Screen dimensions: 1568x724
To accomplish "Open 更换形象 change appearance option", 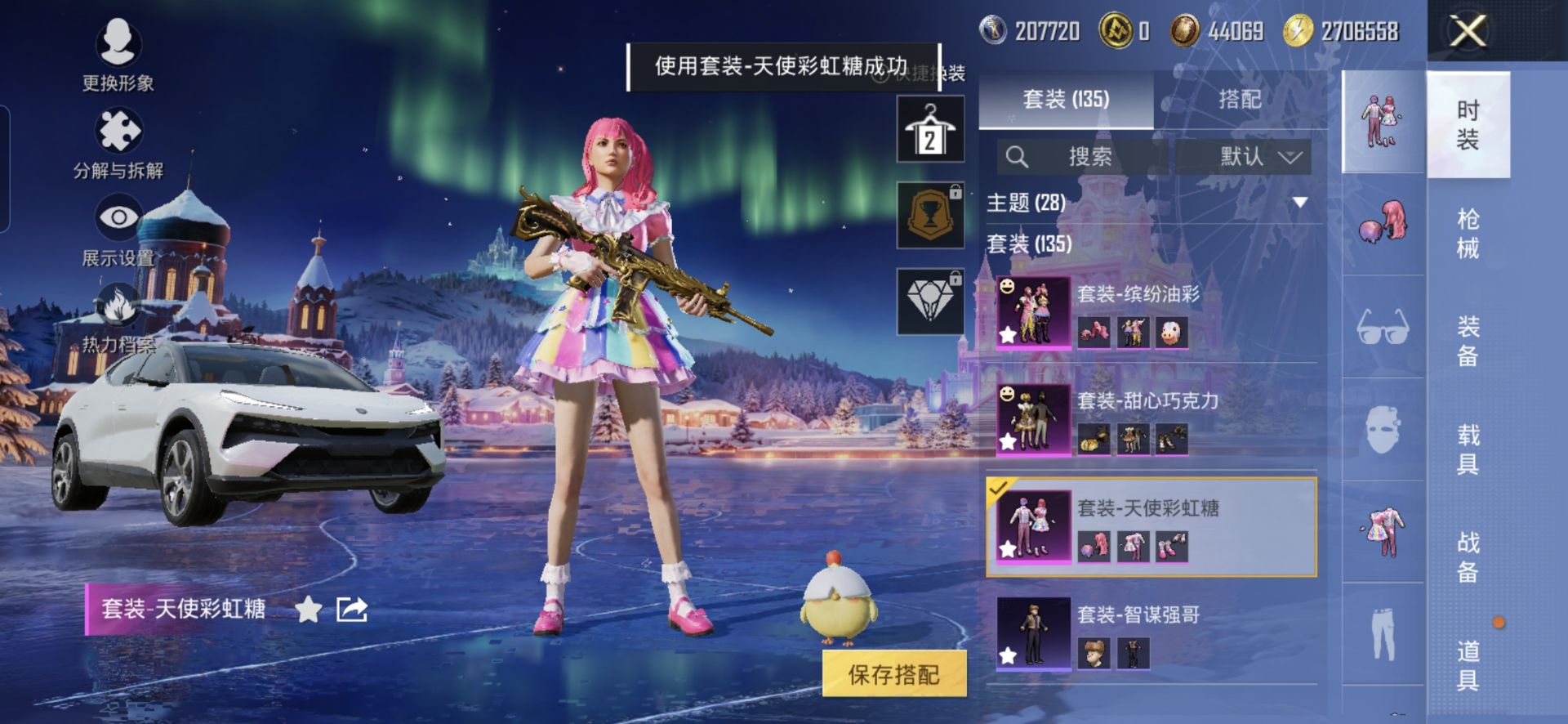I will tap(118, 54).
